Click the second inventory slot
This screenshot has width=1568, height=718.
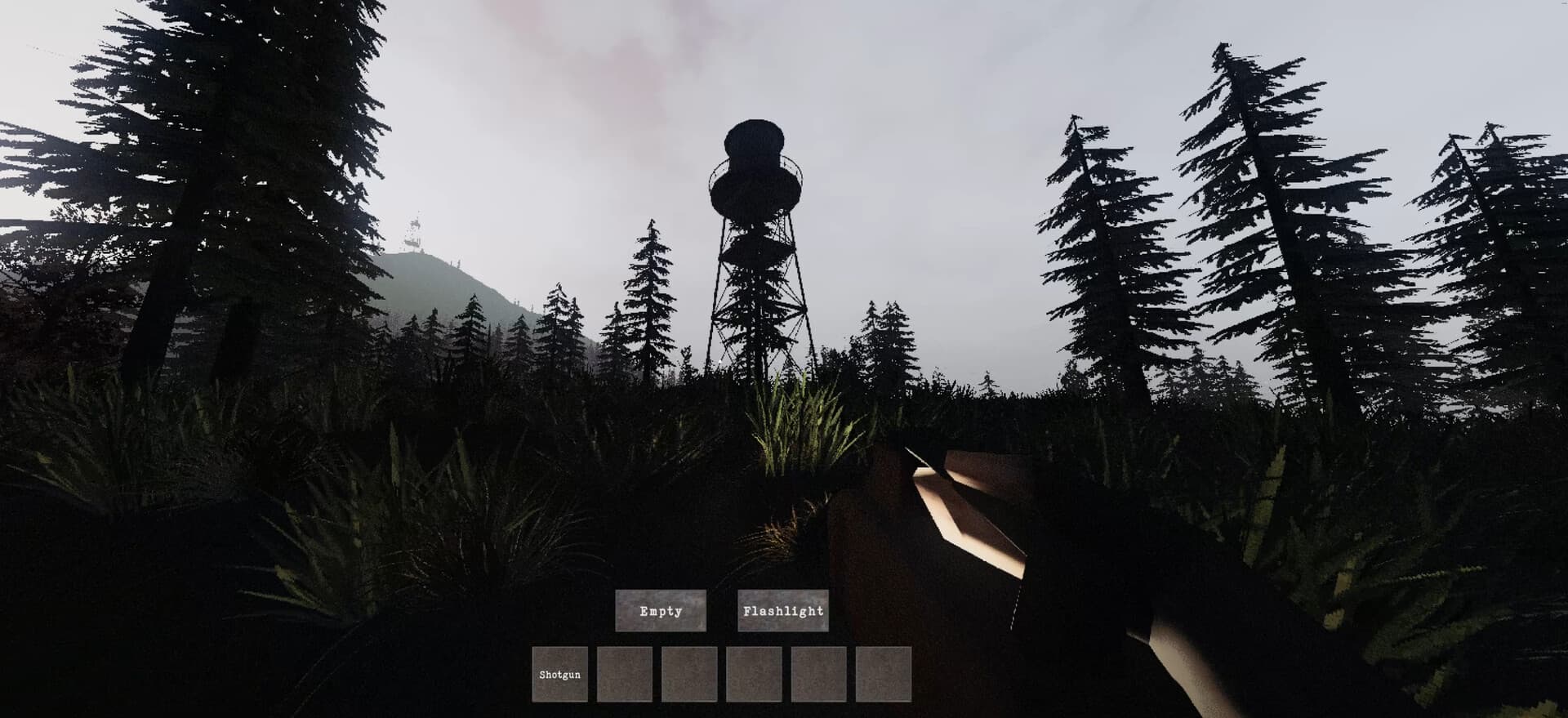(624, 674)
